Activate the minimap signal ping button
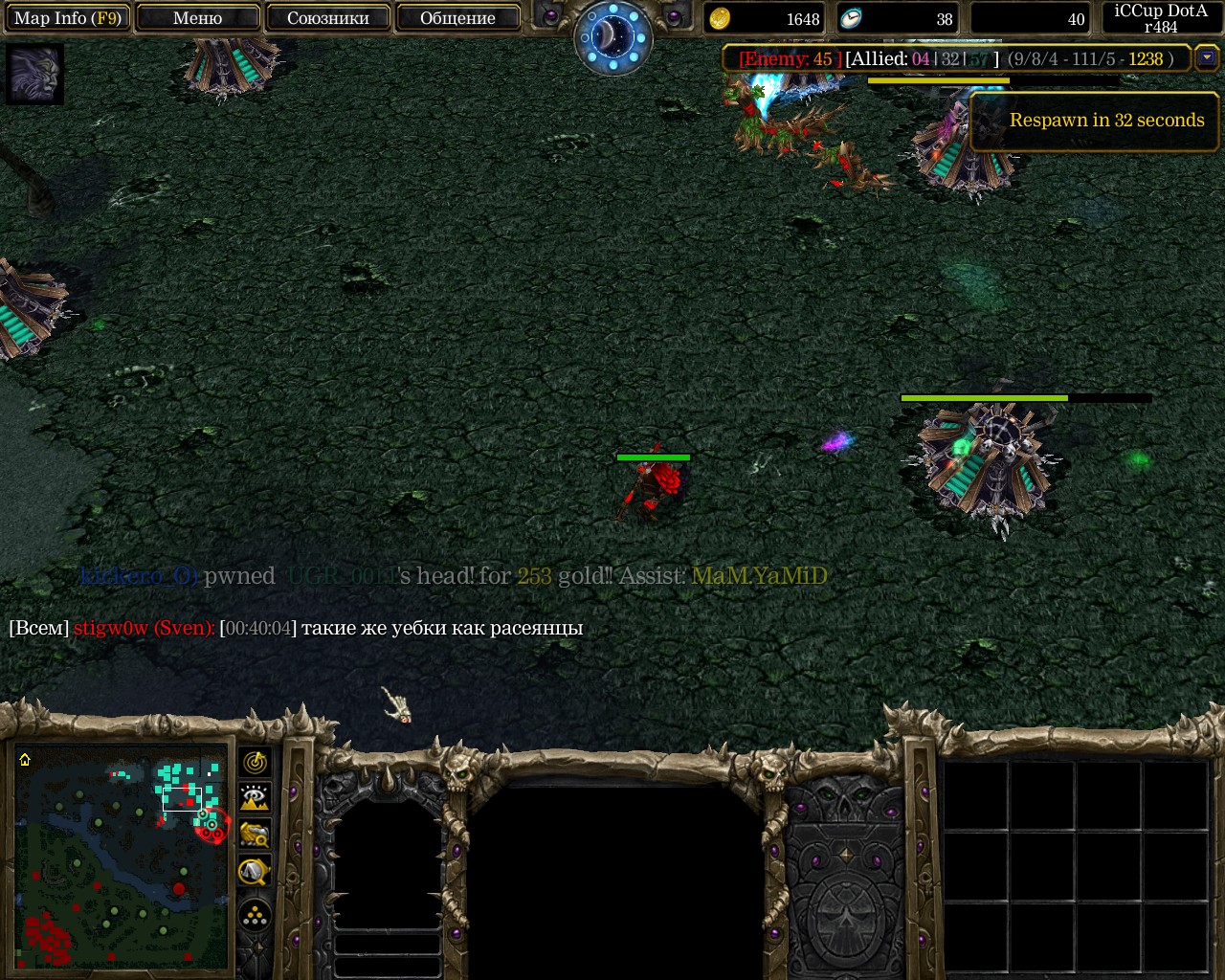 tap(255, 763)
